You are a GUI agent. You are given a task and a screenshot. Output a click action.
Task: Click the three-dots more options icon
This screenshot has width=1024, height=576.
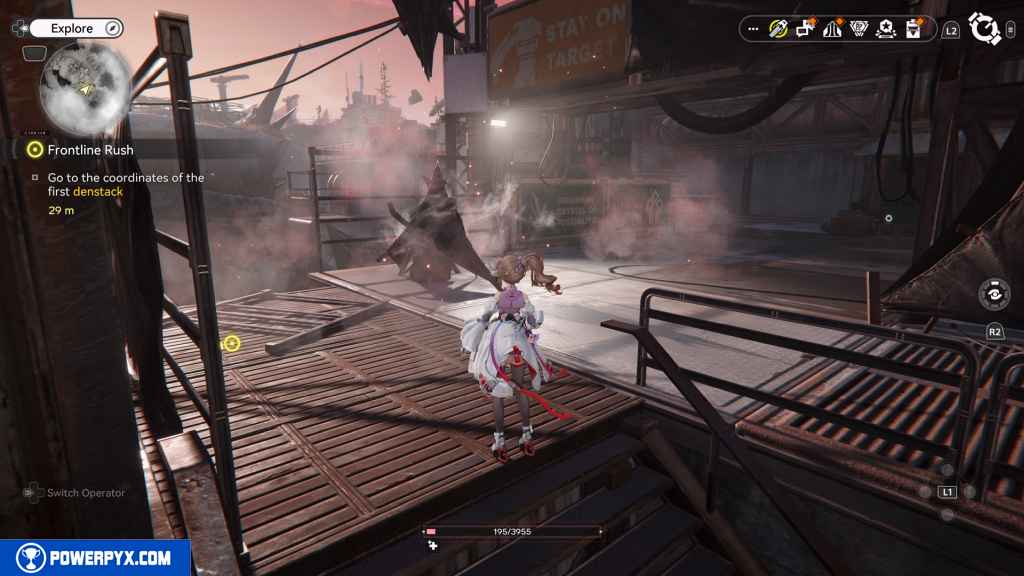753,29
